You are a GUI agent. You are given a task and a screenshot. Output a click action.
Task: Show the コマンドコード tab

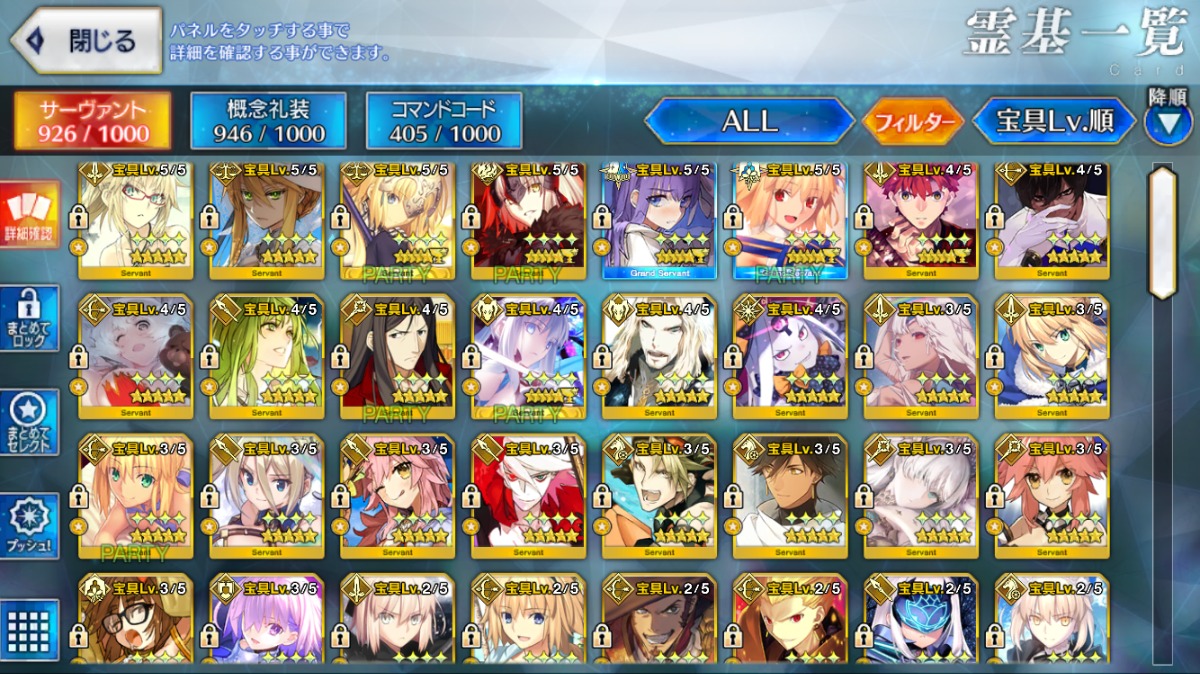[444, 121]
